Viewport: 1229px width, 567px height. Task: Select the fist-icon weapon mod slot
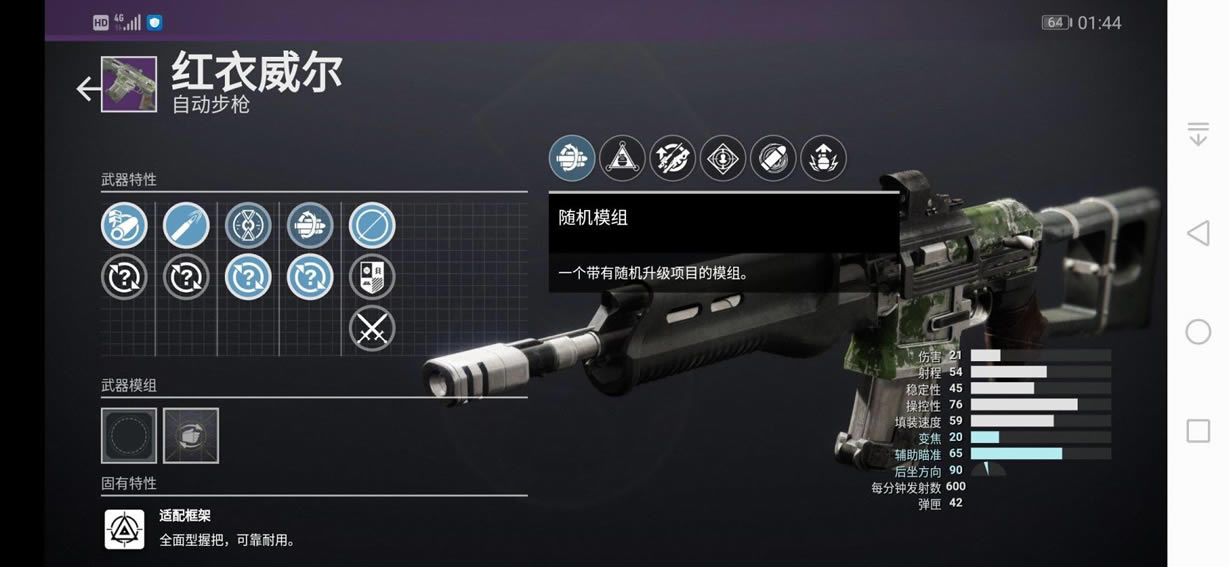pos(191,435)
